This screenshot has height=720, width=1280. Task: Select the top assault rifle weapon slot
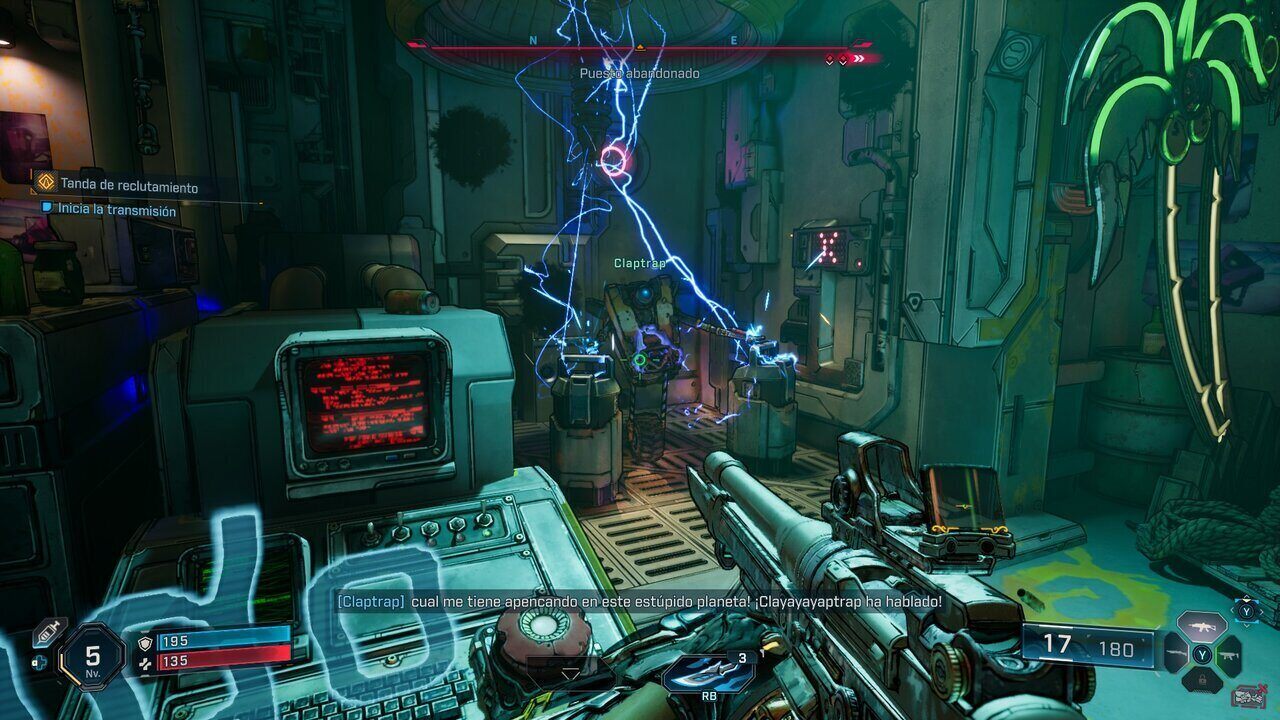pyautogui.click(x=1201, y=627)
